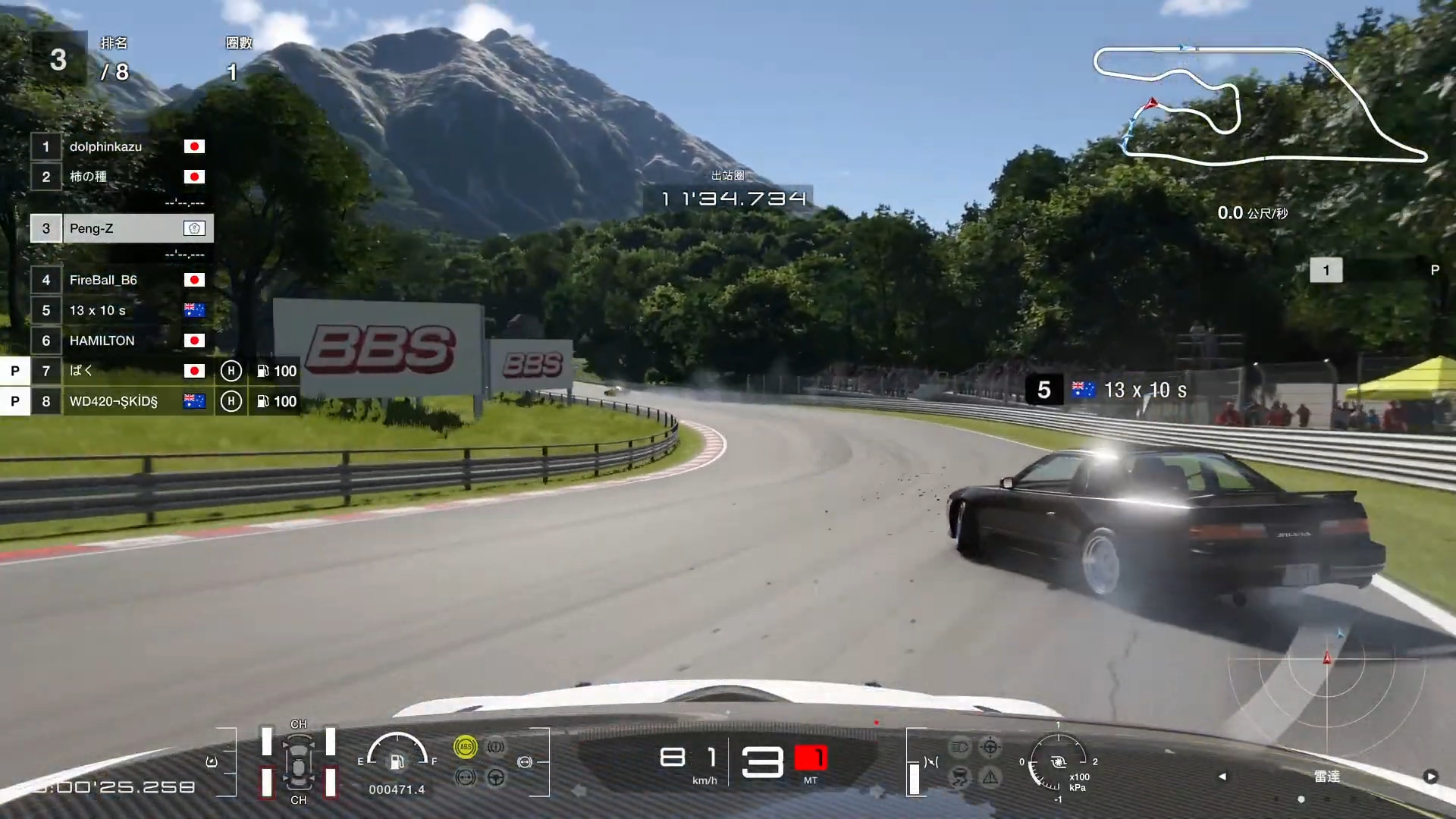1456x819 pixels.
Task: Switch display with the left arrow beside 雷達
Action: click(1222, 777)
